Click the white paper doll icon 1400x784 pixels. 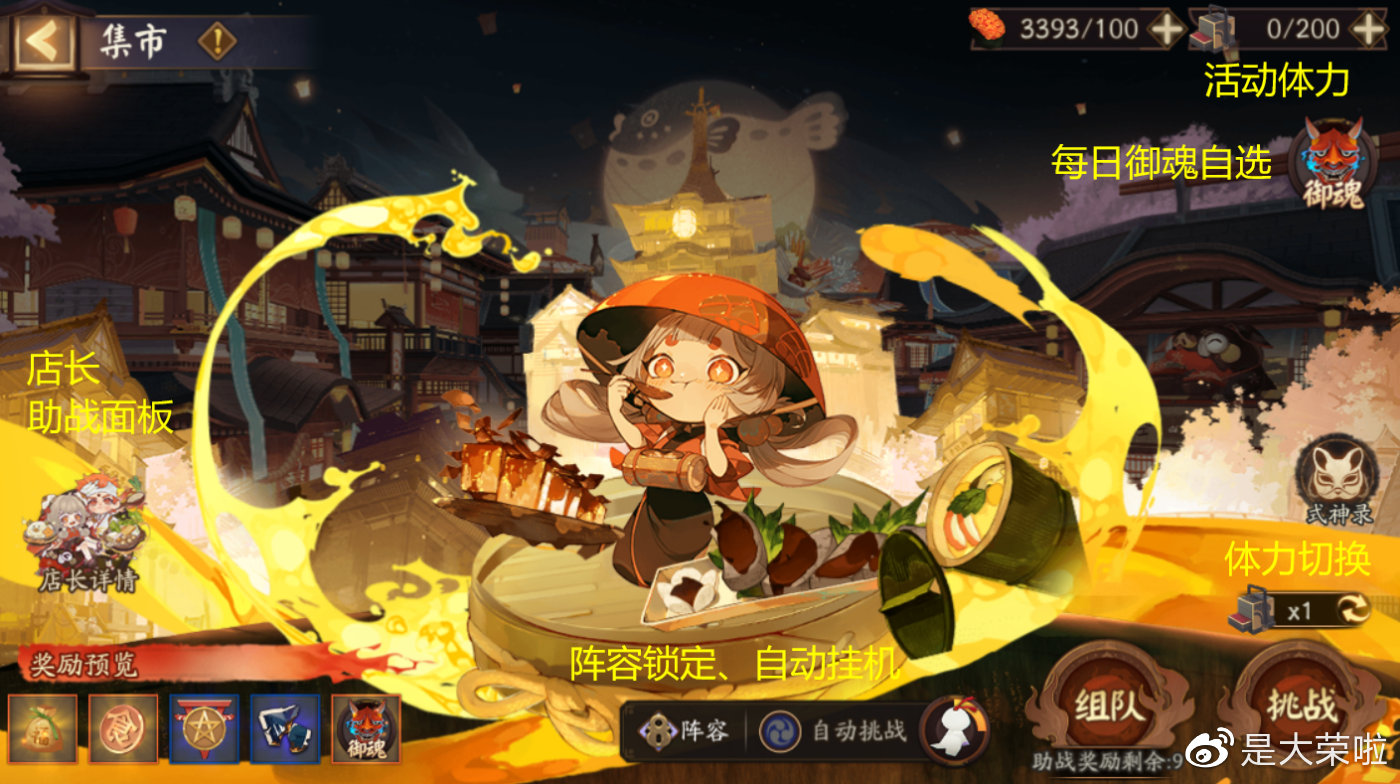click(951, 728)
